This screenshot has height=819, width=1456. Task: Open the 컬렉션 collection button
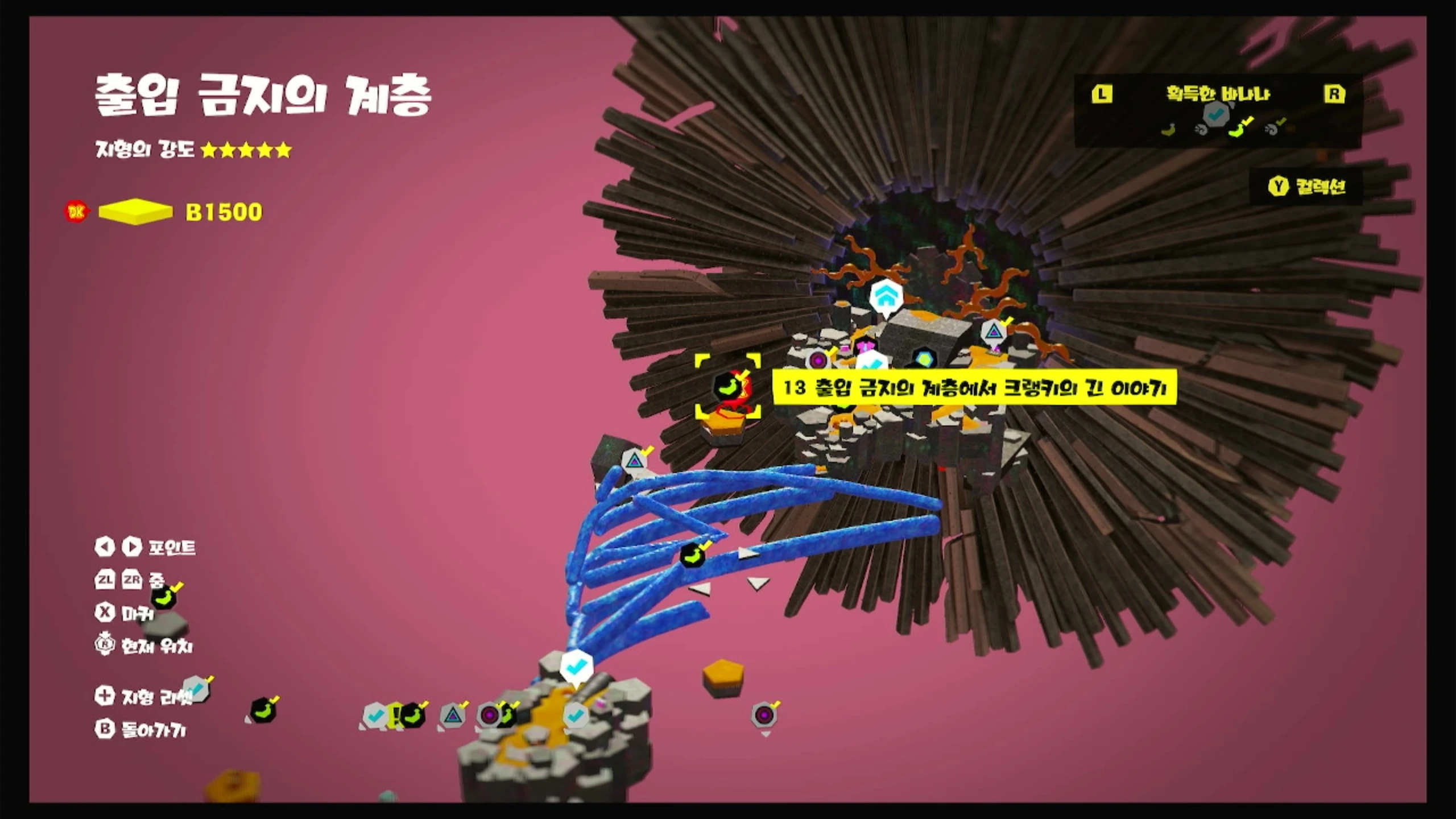pyautogui.click(x=1306, y=187)
